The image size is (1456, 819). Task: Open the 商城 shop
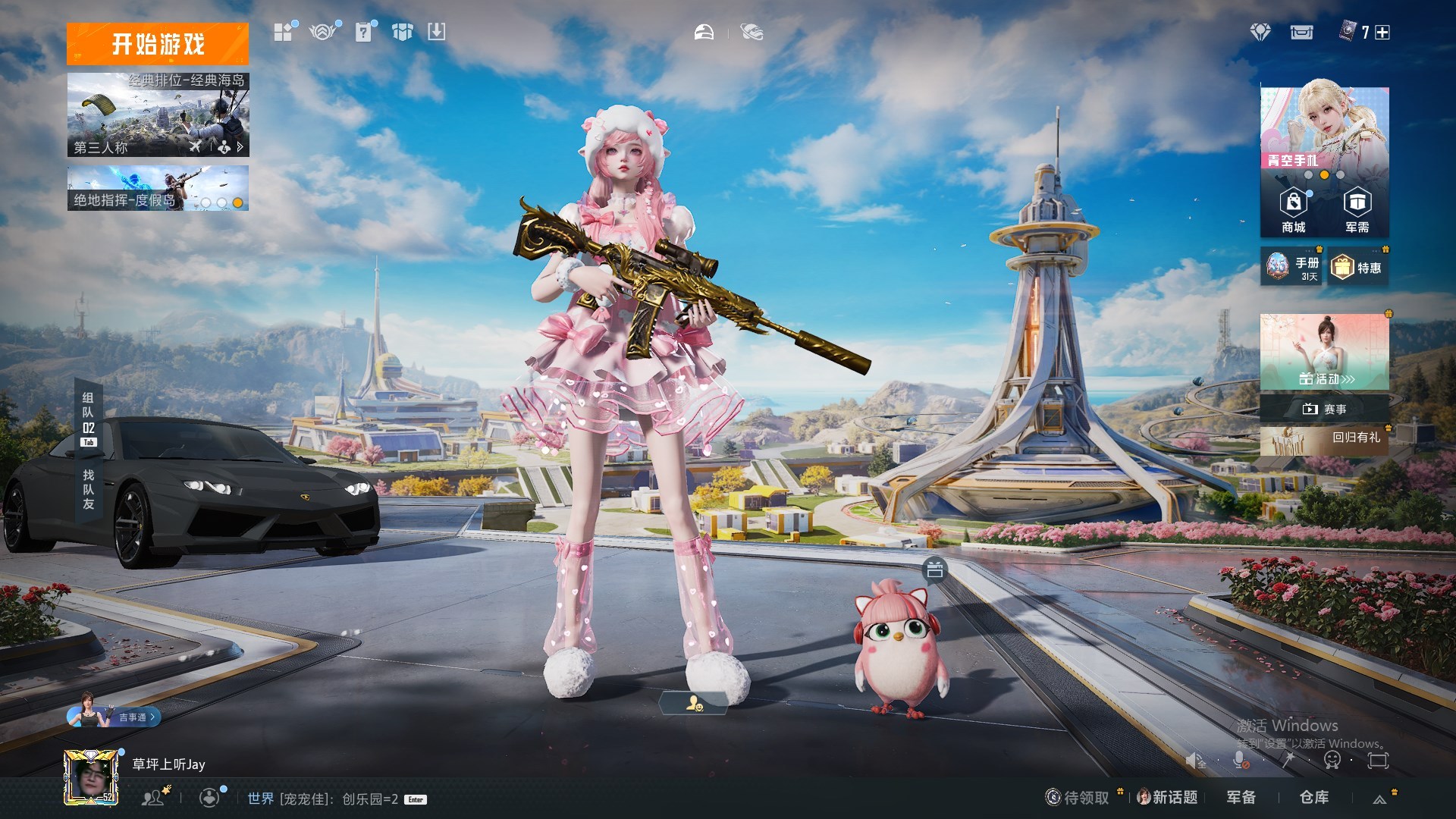(x=1293, y=211)
